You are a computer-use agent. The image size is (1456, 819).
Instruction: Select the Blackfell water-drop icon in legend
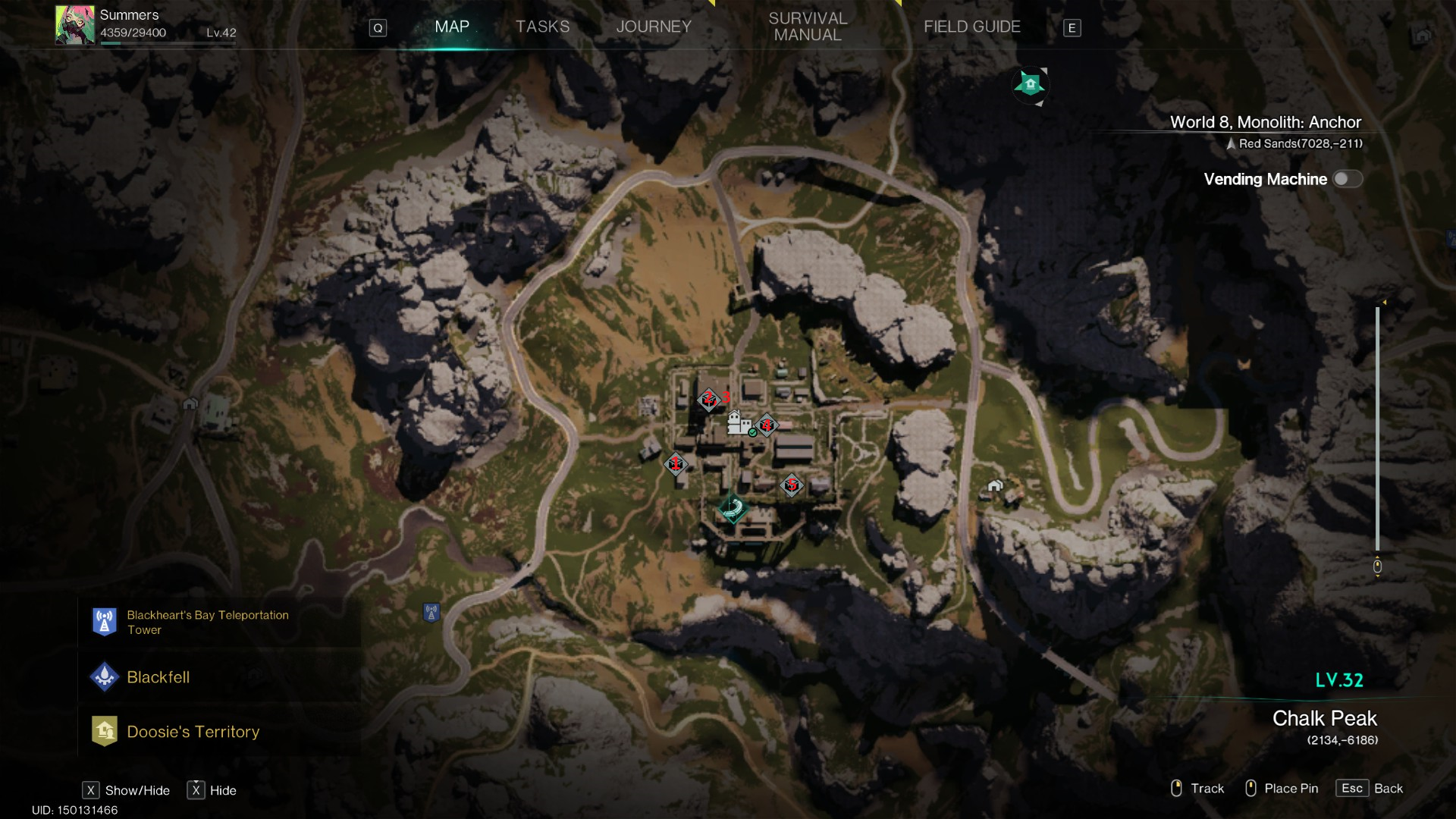(104, 677)
